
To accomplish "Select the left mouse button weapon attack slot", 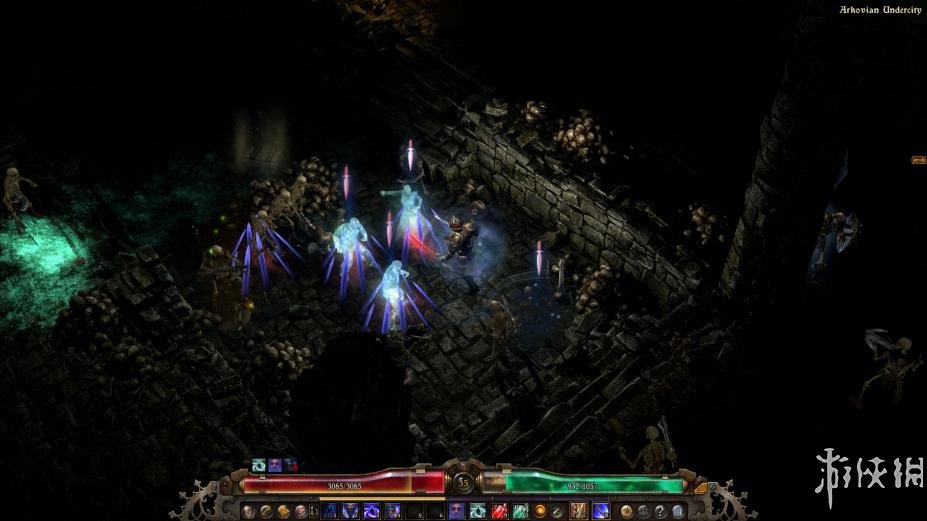I will [x=578, y=510].
